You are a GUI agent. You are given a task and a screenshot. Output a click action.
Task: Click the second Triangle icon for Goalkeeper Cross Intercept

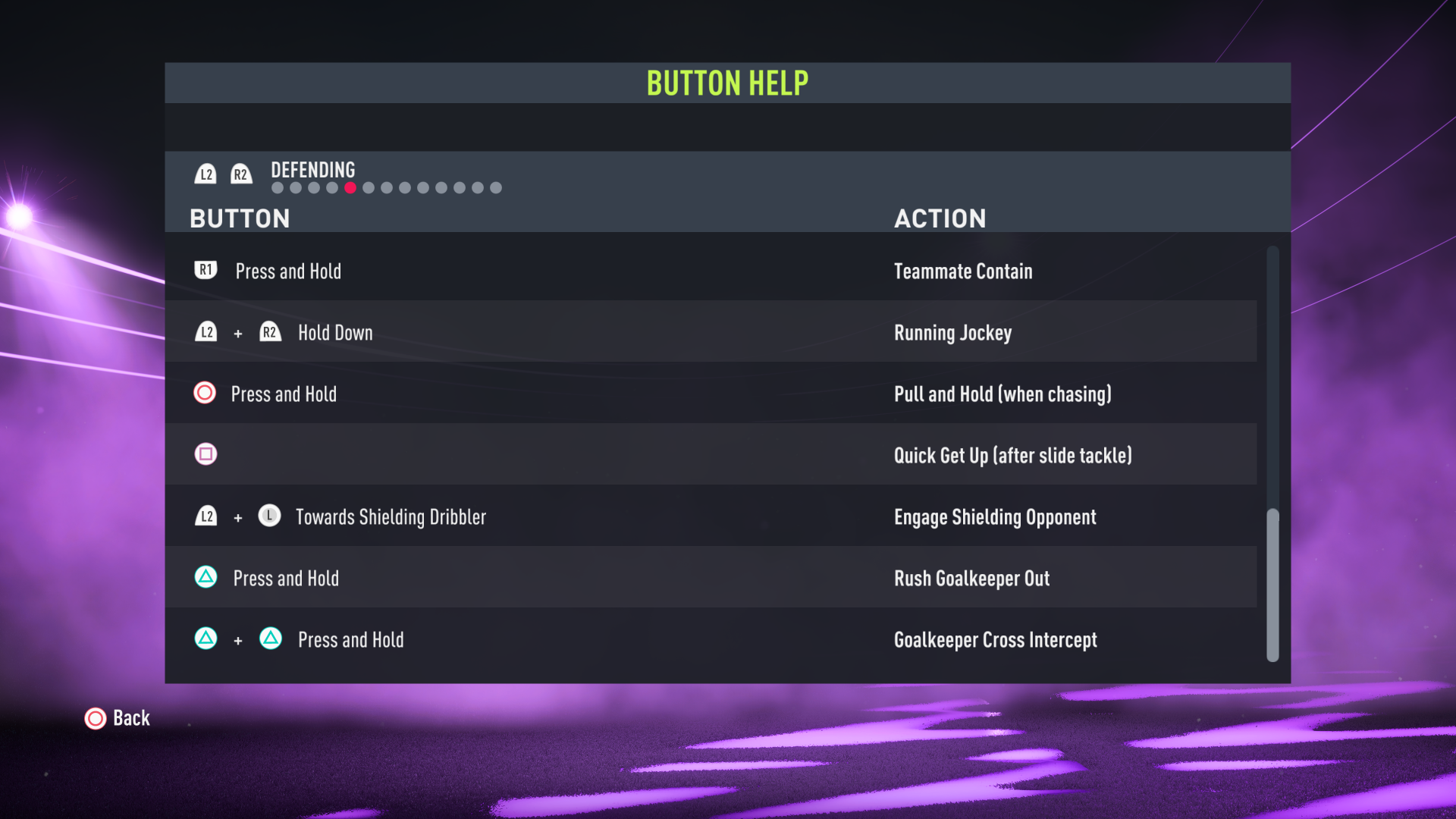point(268,639)
